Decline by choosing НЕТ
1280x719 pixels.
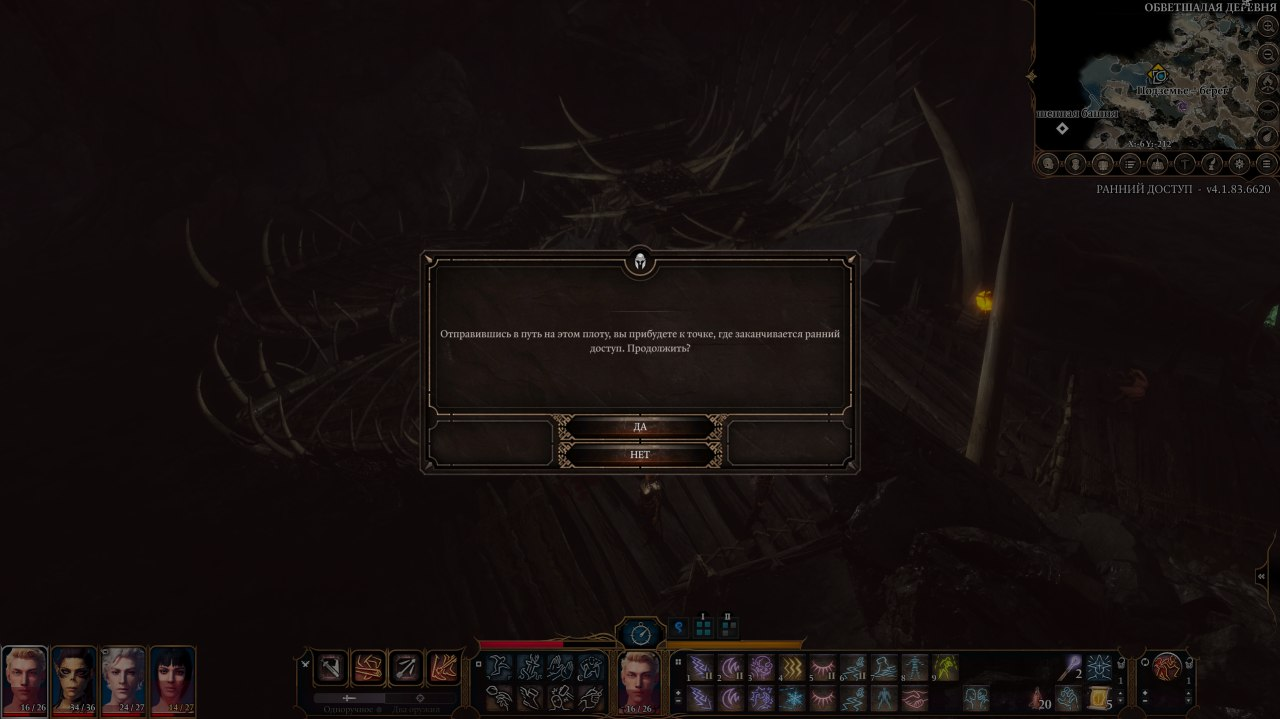640,455
